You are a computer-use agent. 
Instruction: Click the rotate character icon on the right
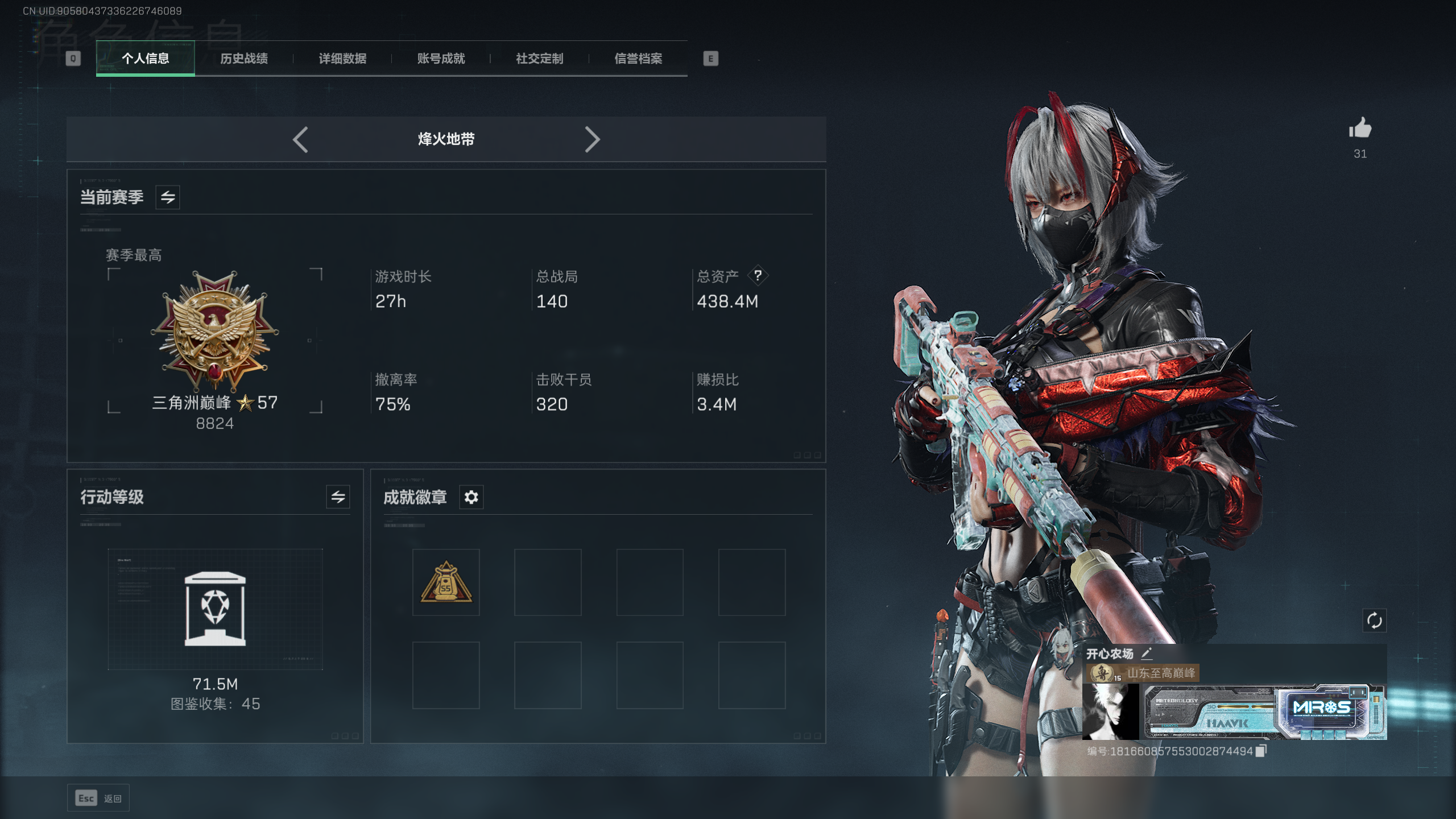tap(1376, 621)
